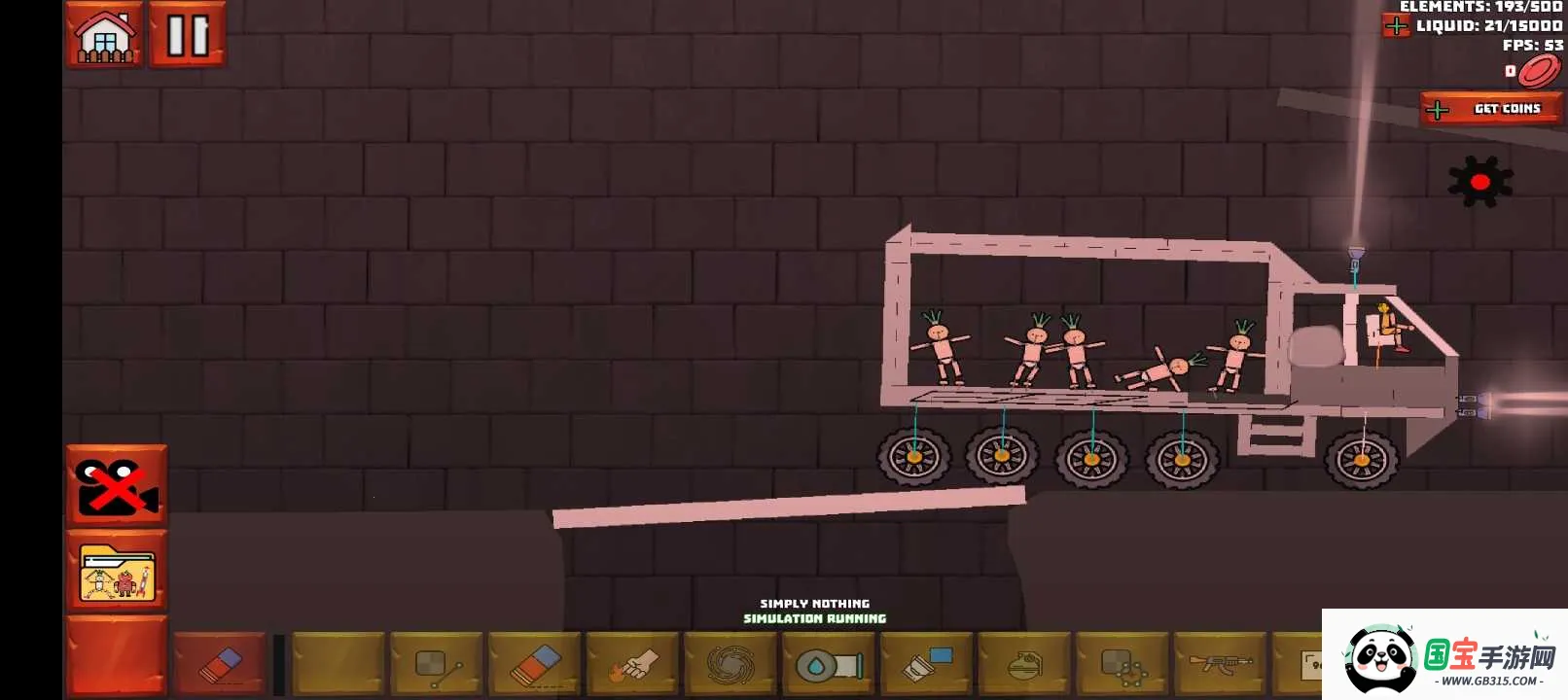Activate the black hole vortex tool
The image size is (1568, 700).
(731, 665)
